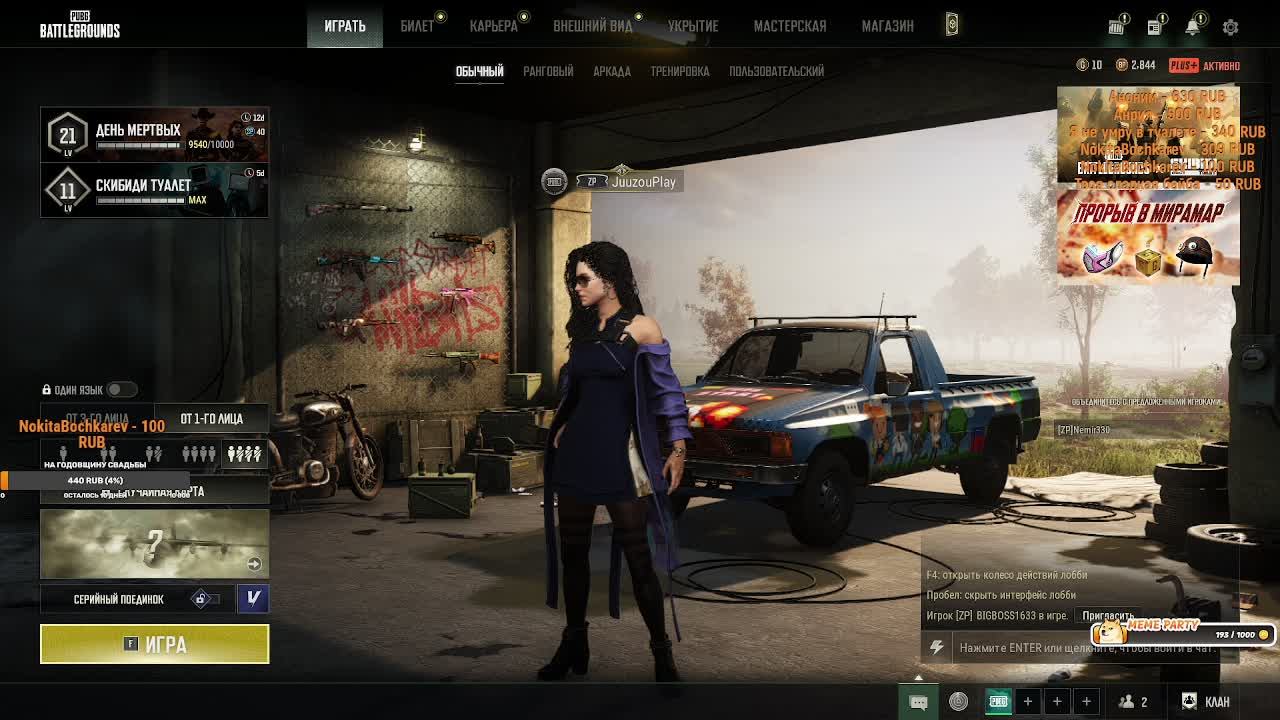Start matchmaking with the yellow ИГРА button
Viewport: 1280px width, 720px height.
(154, 644)
